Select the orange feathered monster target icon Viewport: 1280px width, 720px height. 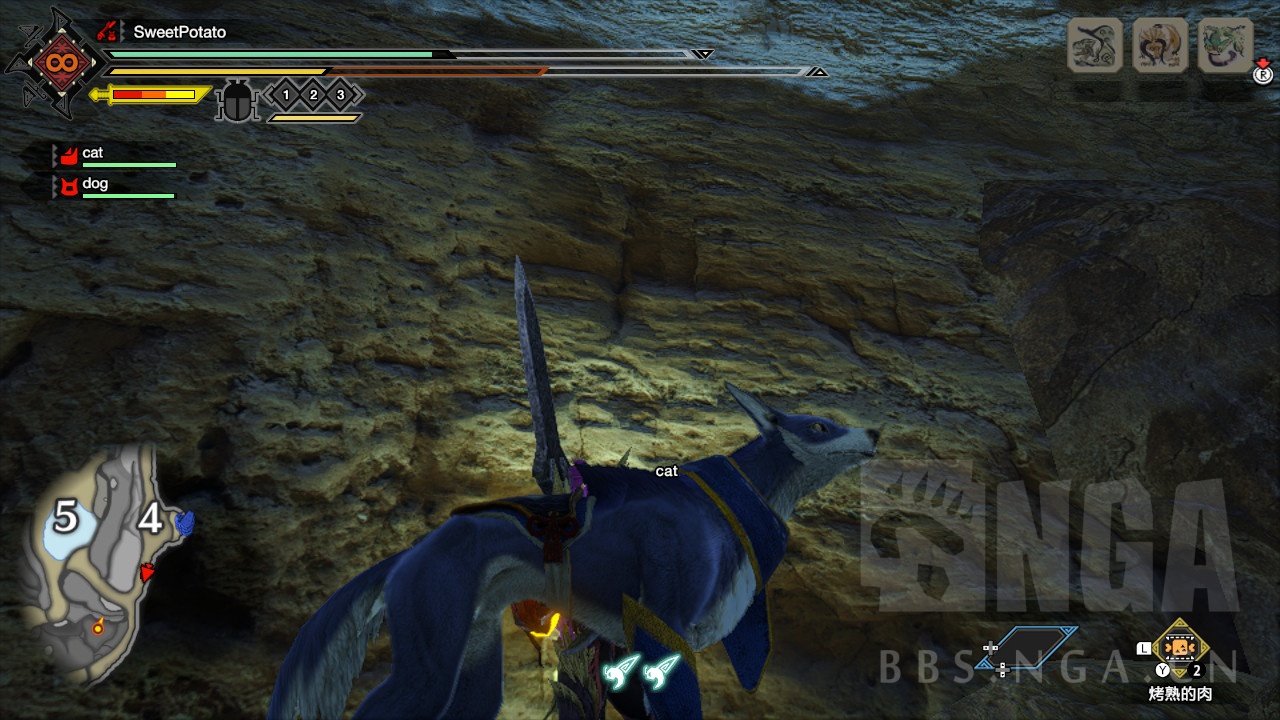[x=1160, y=46]
